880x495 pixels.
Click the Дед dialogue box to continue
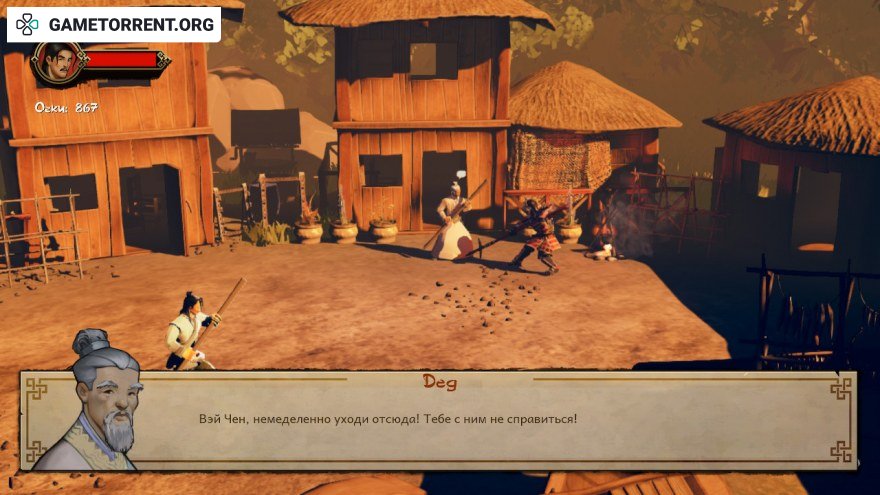(x=480, y=419)
